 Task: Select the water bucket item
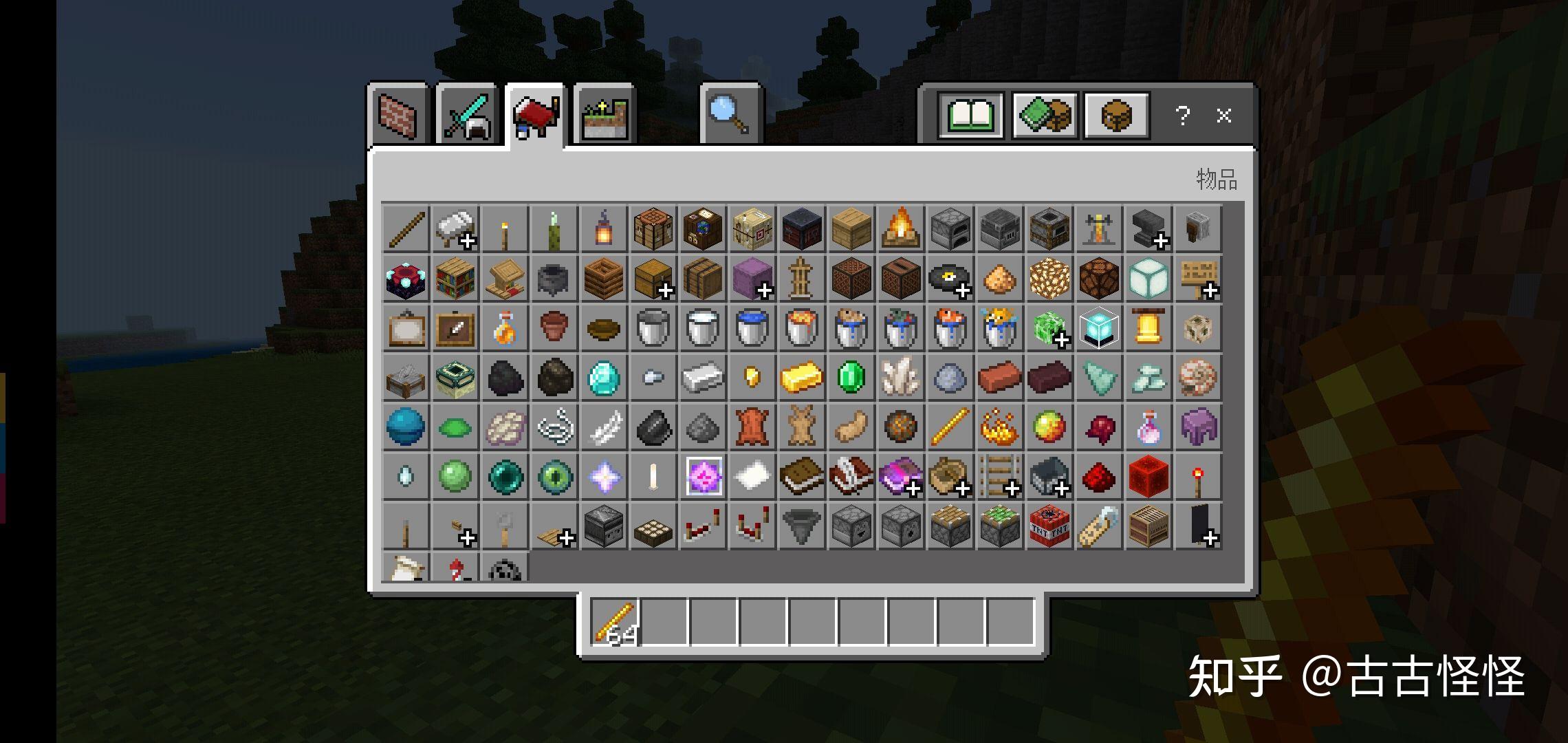pos(752,327)
